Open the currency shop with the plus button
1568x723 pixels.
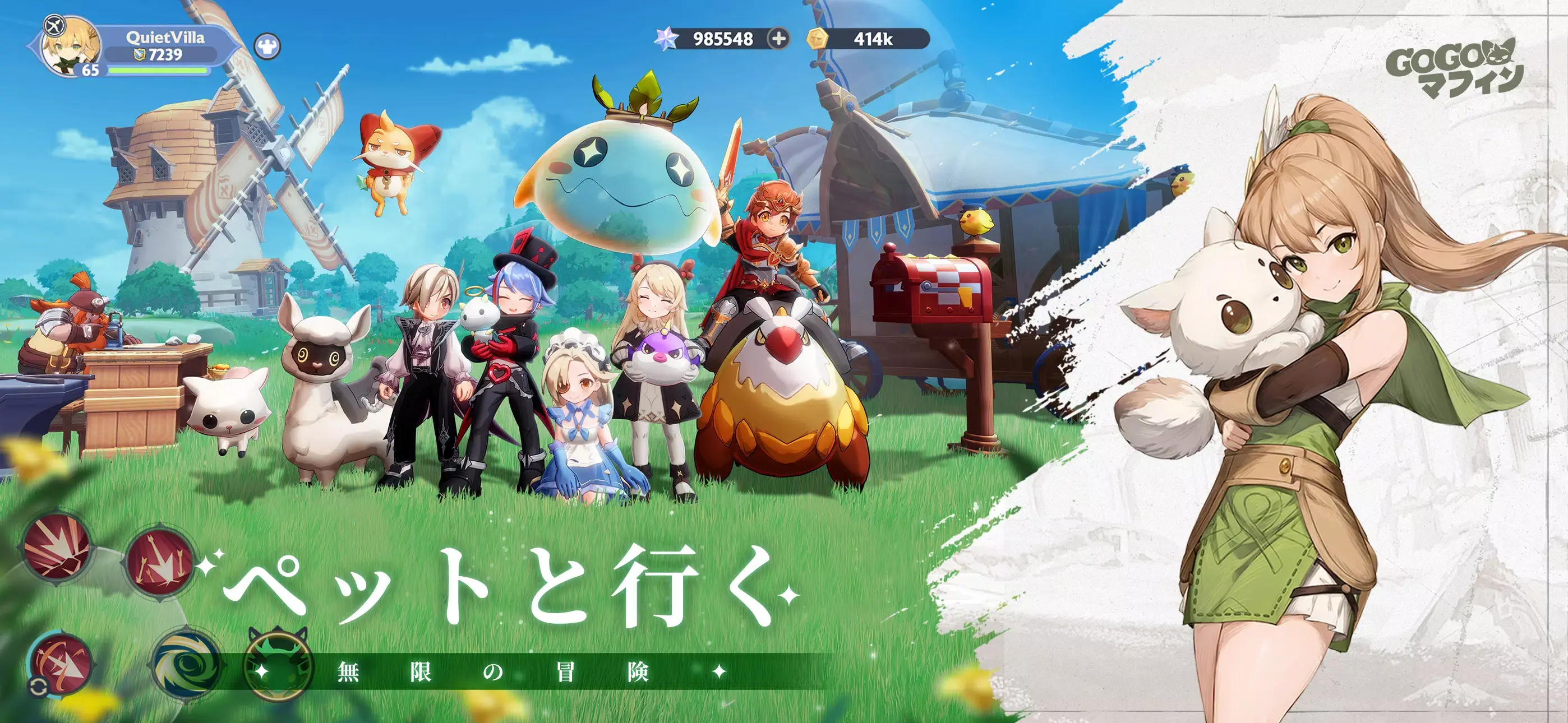tap(779, 39)
